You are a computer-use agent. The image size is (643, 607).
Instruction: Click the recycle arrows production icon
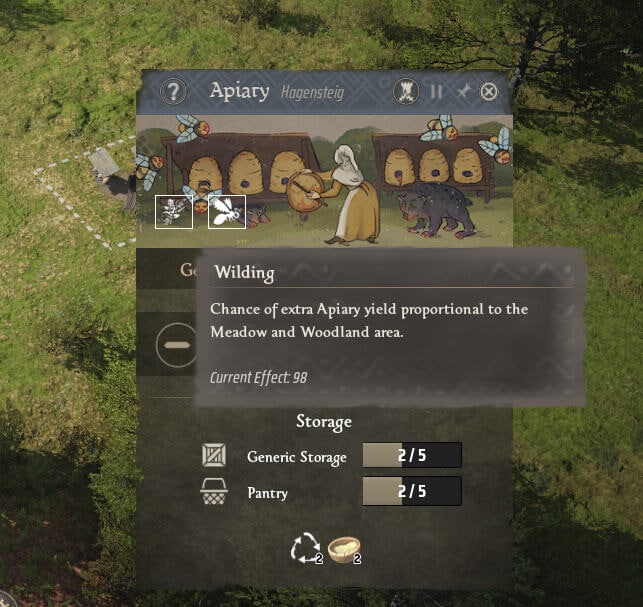[304, 548]
